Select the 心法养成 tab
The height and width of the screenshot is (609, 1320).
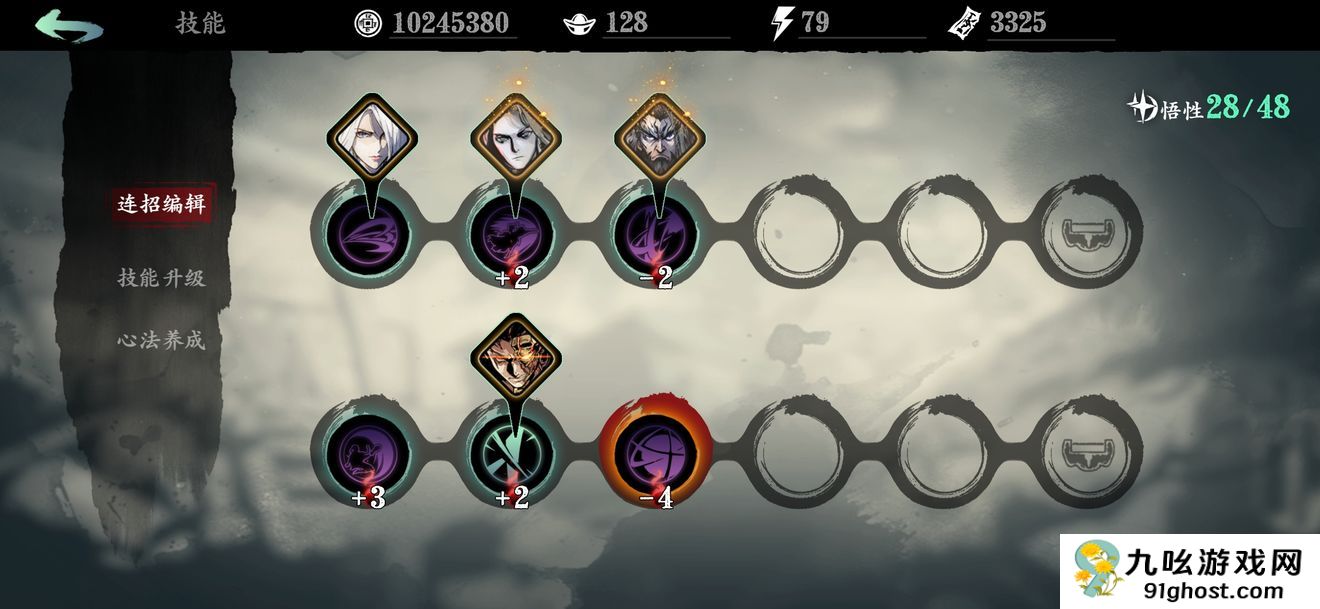pyautogui.click(x=161, y=340)
